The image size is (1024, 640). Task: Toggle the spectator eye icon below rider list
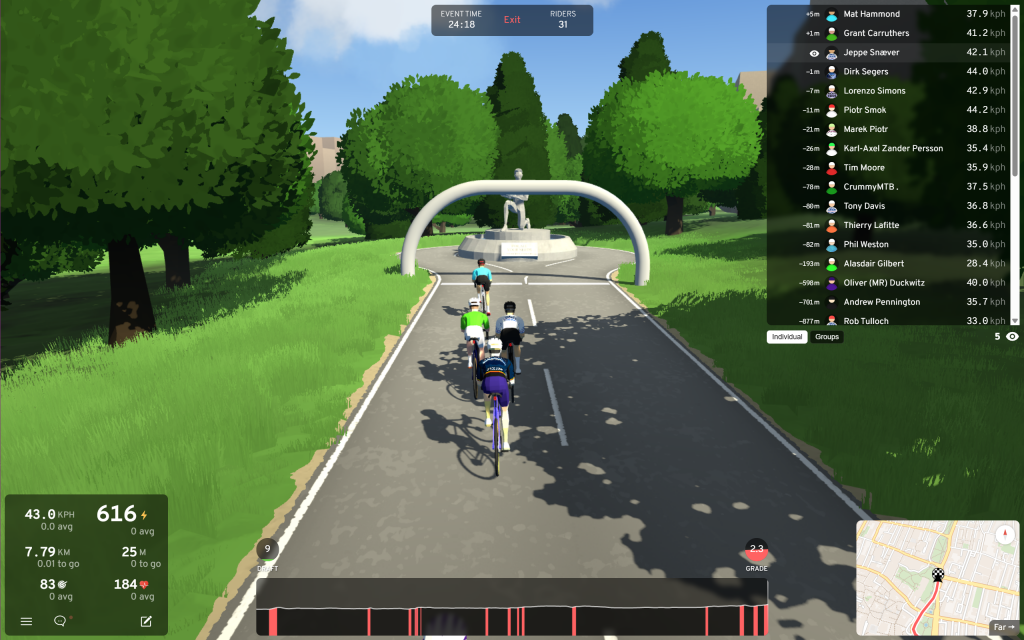1012,337
